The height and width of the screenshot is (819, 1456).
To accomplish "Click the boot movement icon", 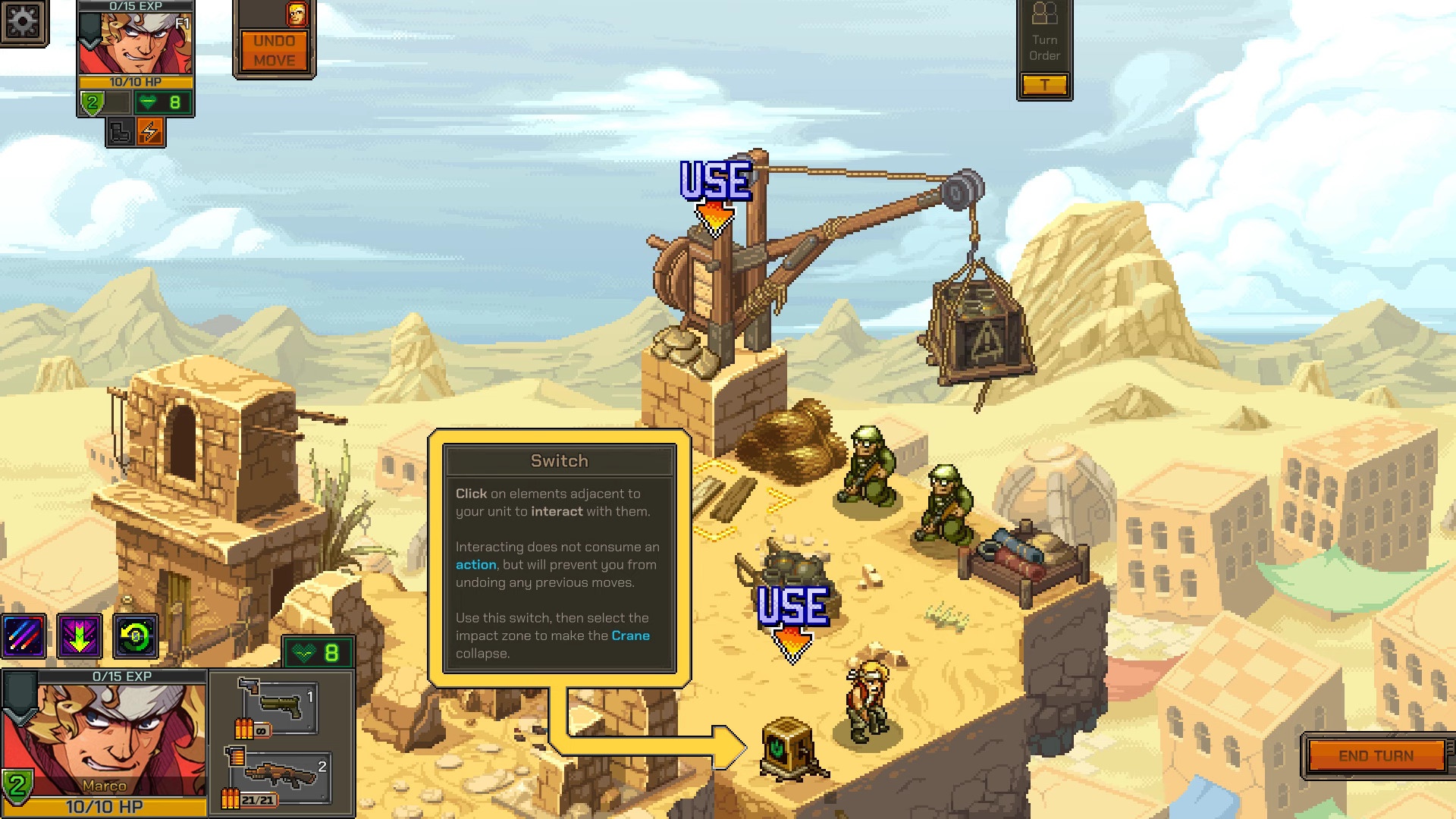I will 120,132.
